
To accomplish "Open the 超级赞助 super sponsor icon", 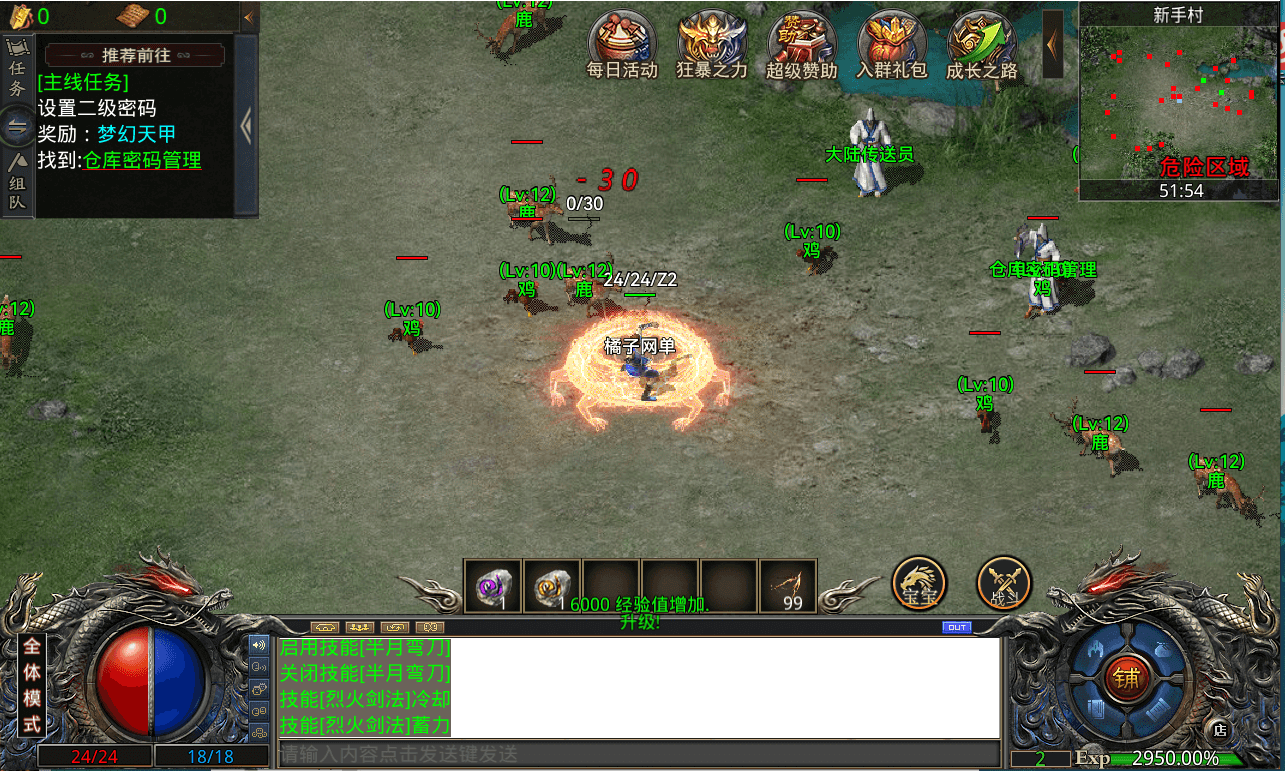I will tap(801, 41).
